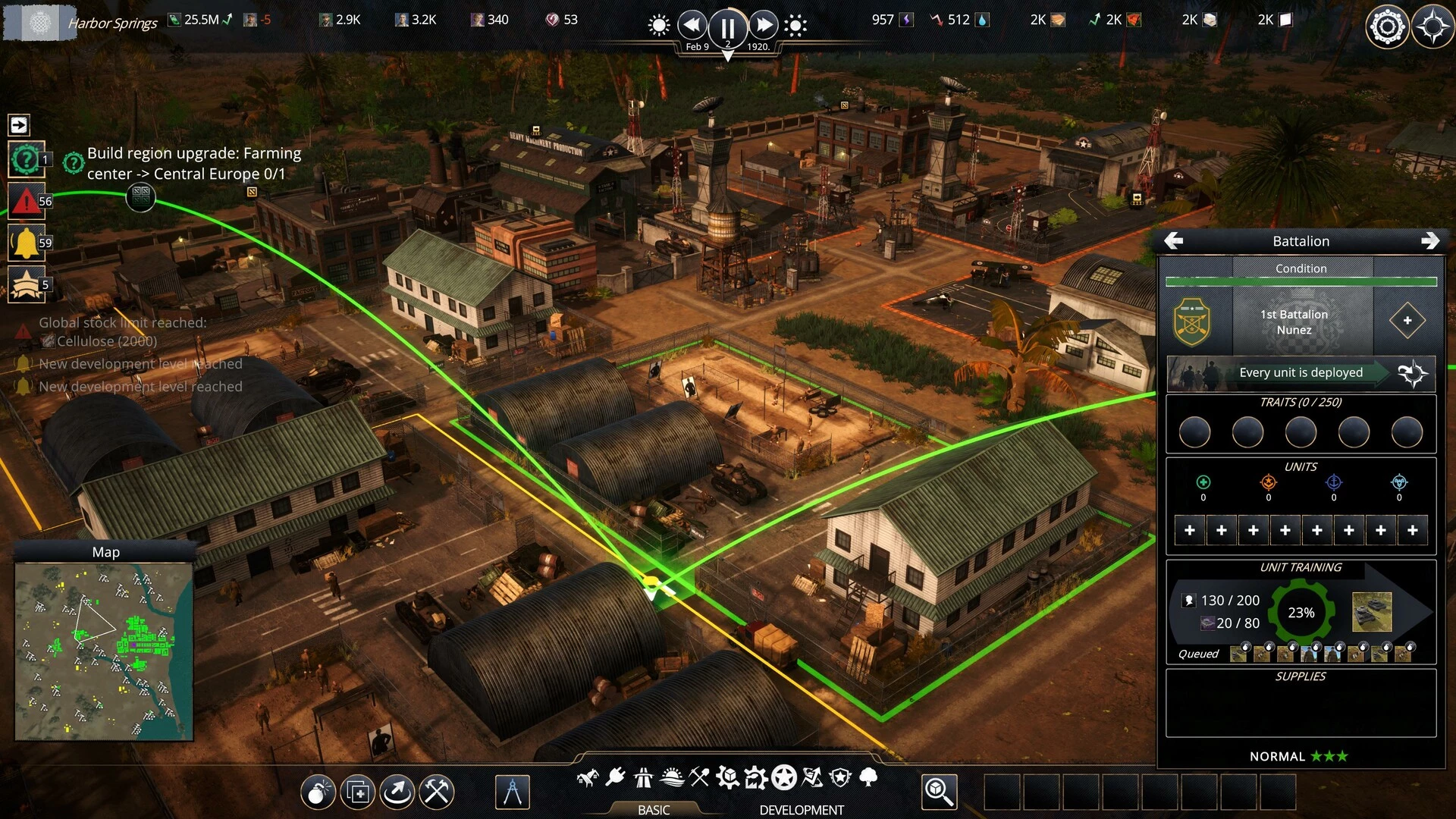Select the crossed hammers build tool
1456x819 pixels.
tap(437, 792)
